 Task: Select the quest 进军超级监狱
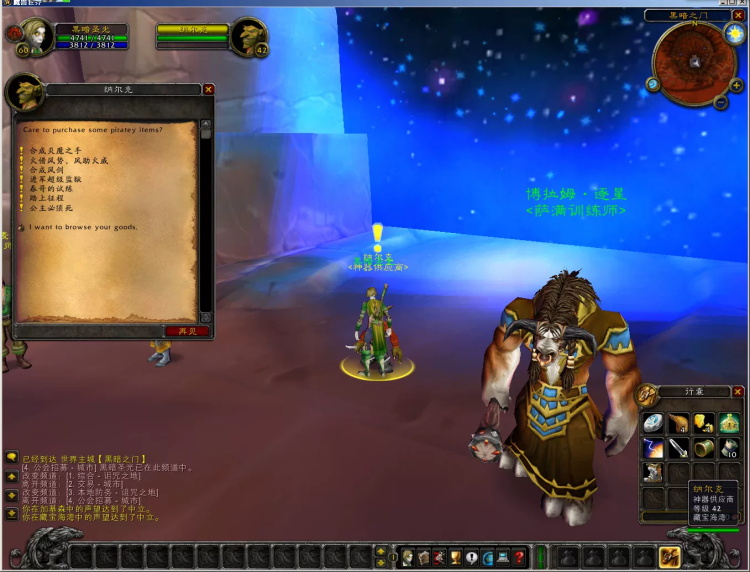click(x=55, y=179)
